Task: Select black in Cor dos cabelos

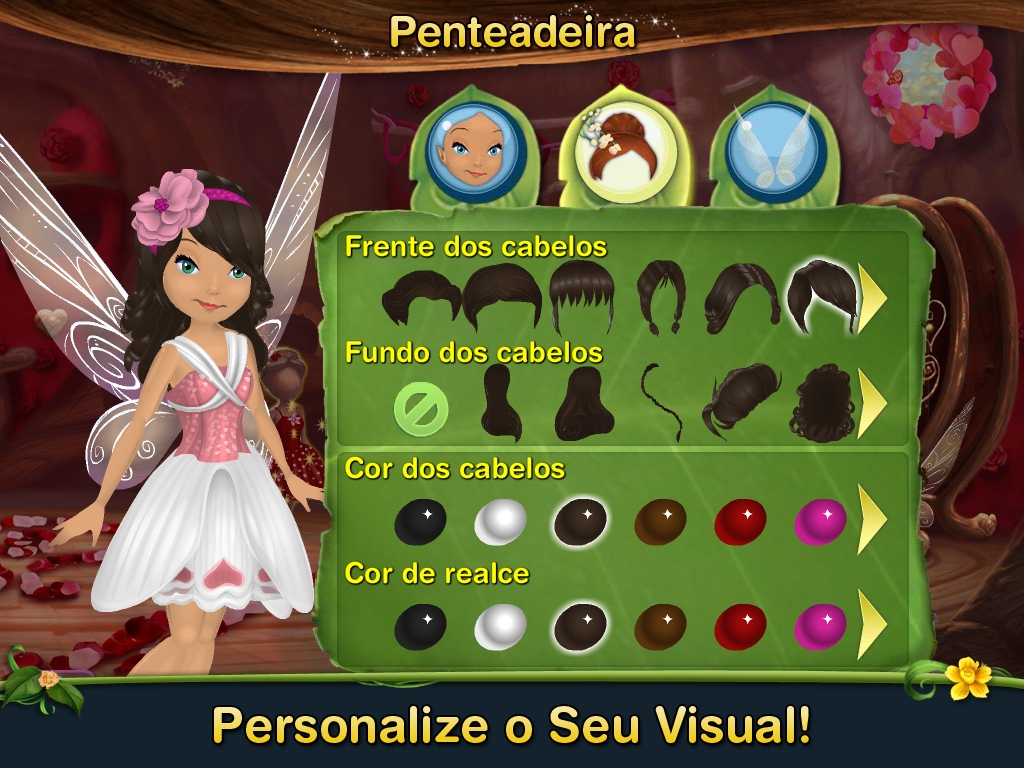Action: pos(421,521)
